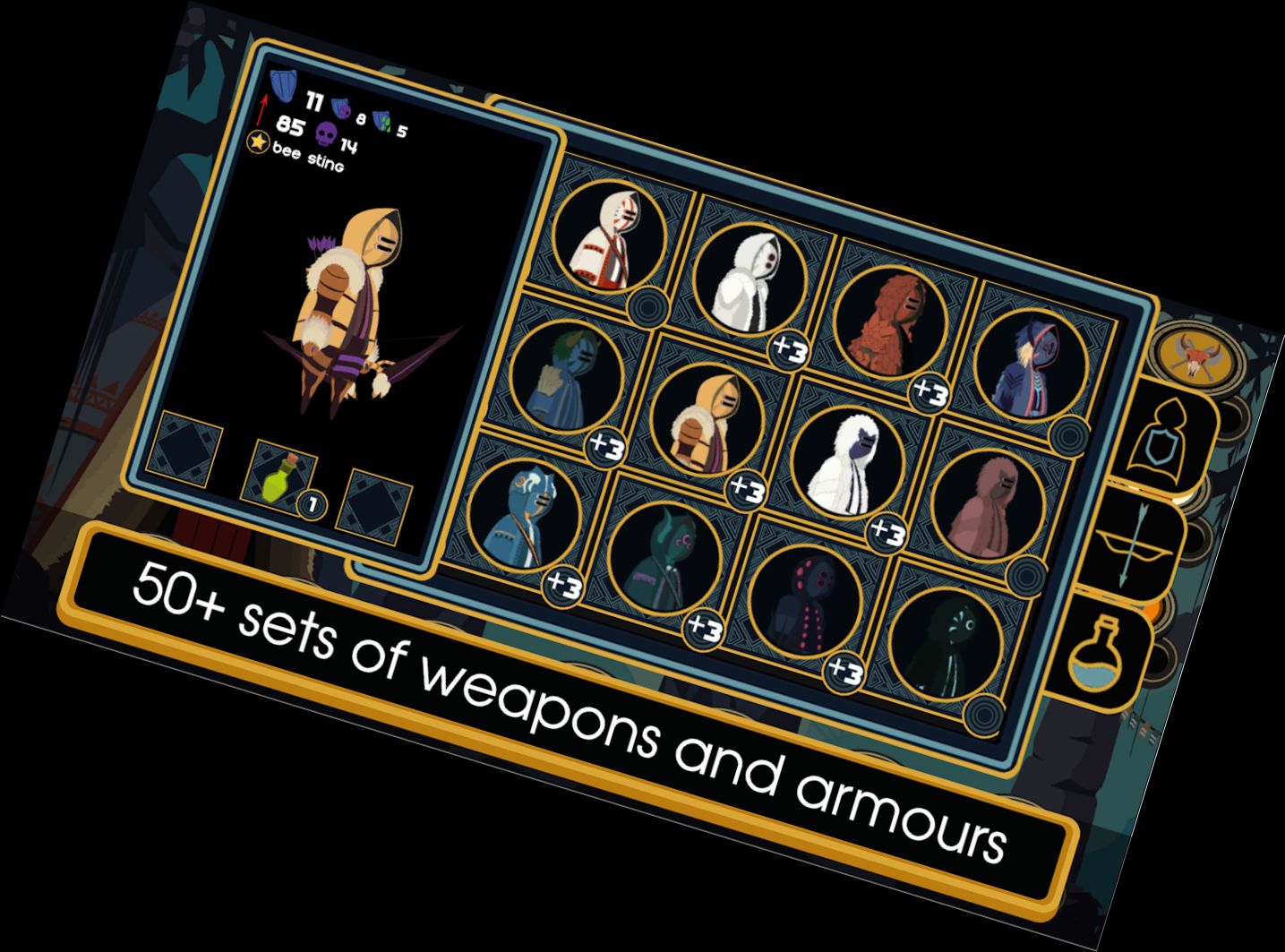Screen dimensions: 1285x952
Task: Pick the dark armour with pink dots
Action: coord(804,603)
